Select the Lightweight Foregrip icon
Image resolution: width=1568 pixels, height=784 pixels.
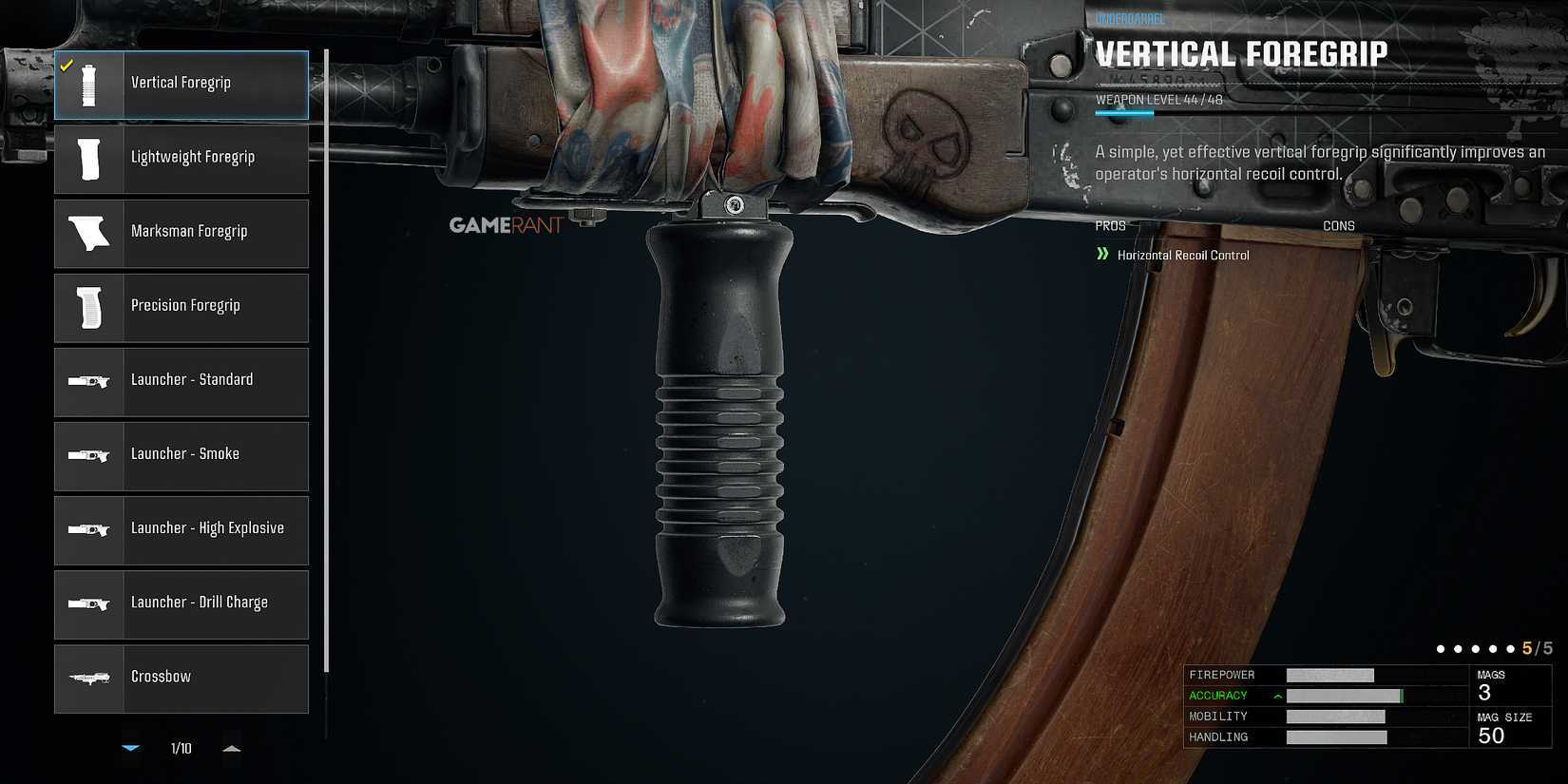[88, 159]
